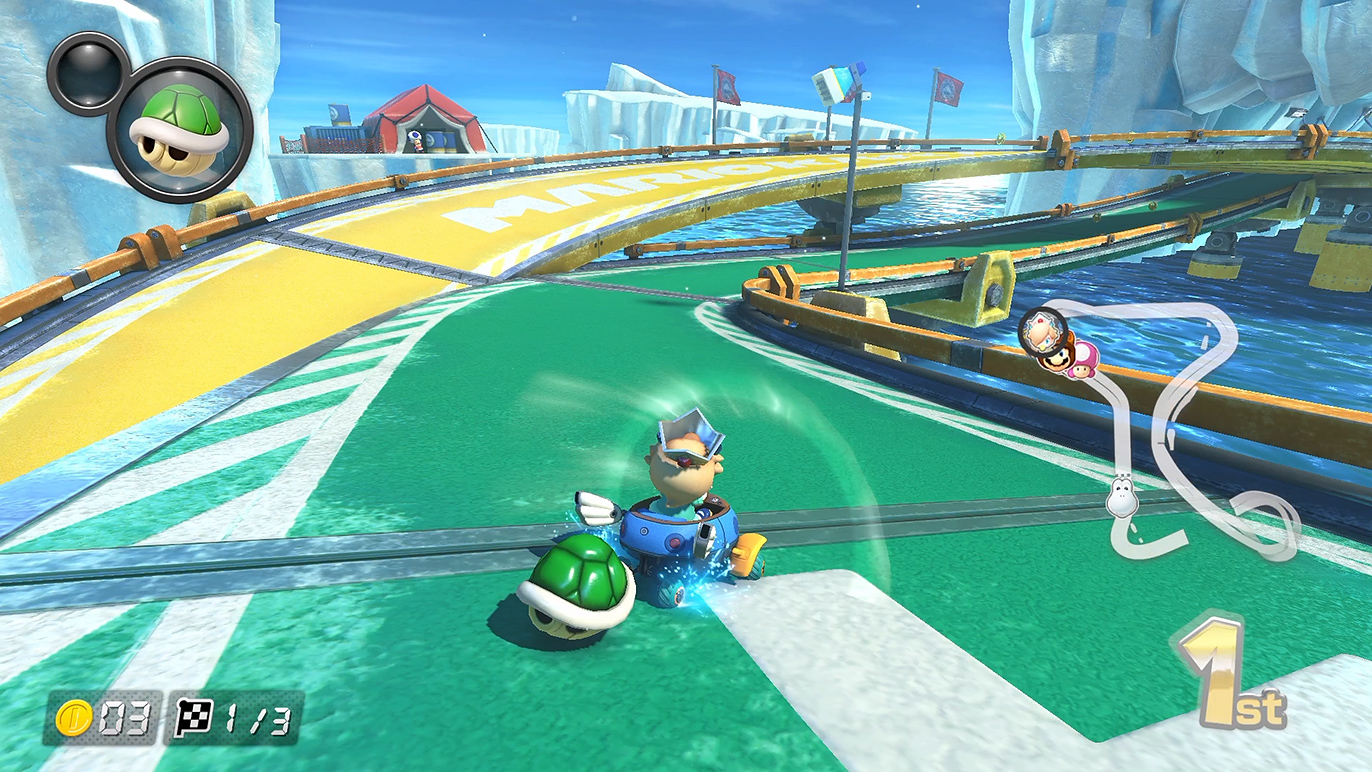Image resolution: width=1372 pixels, height=772 pixels.
Task: Select the green shell item slot
Action: point(179,129)
